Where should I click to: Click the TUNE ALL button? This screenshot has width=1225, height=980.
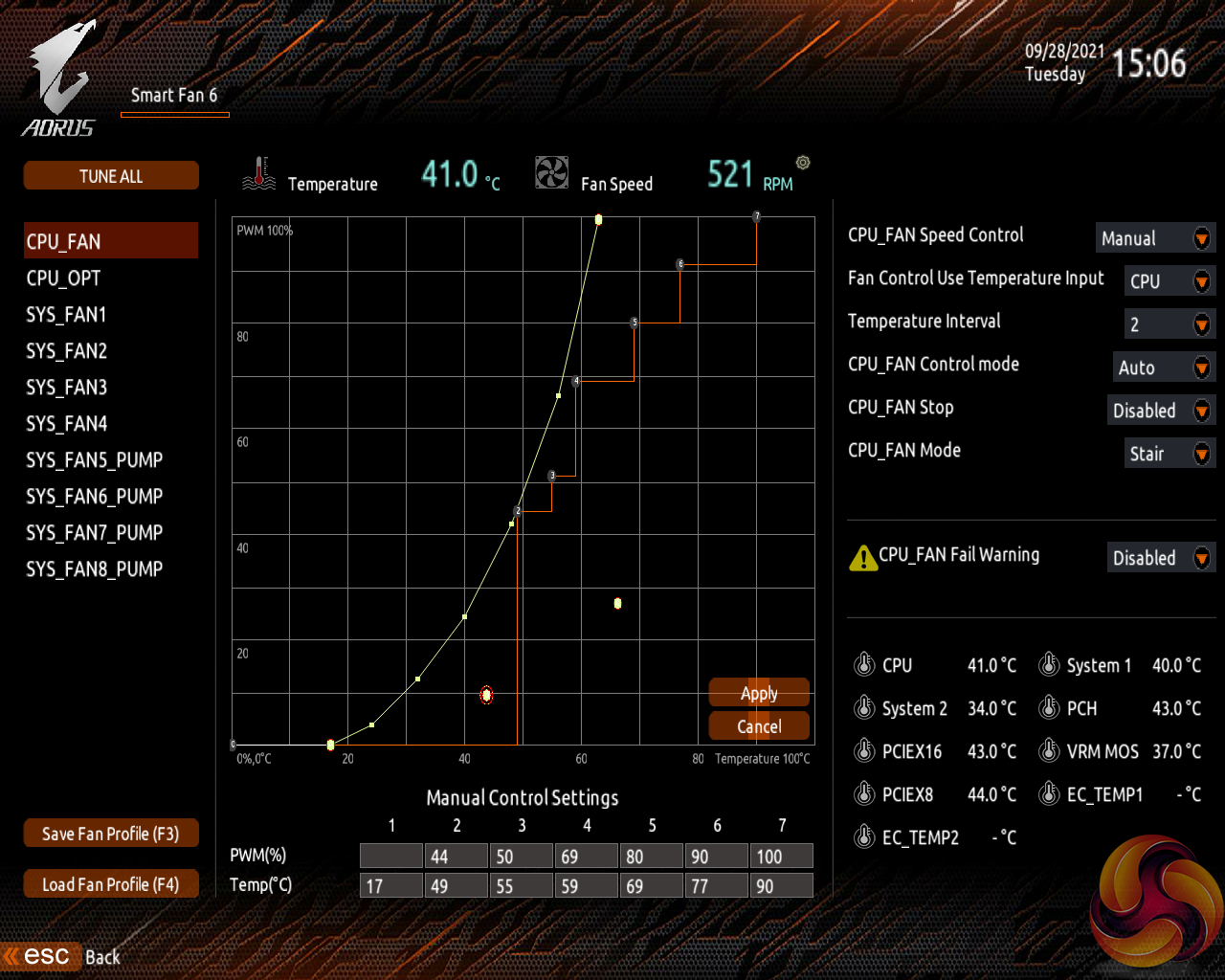point(111,176)
